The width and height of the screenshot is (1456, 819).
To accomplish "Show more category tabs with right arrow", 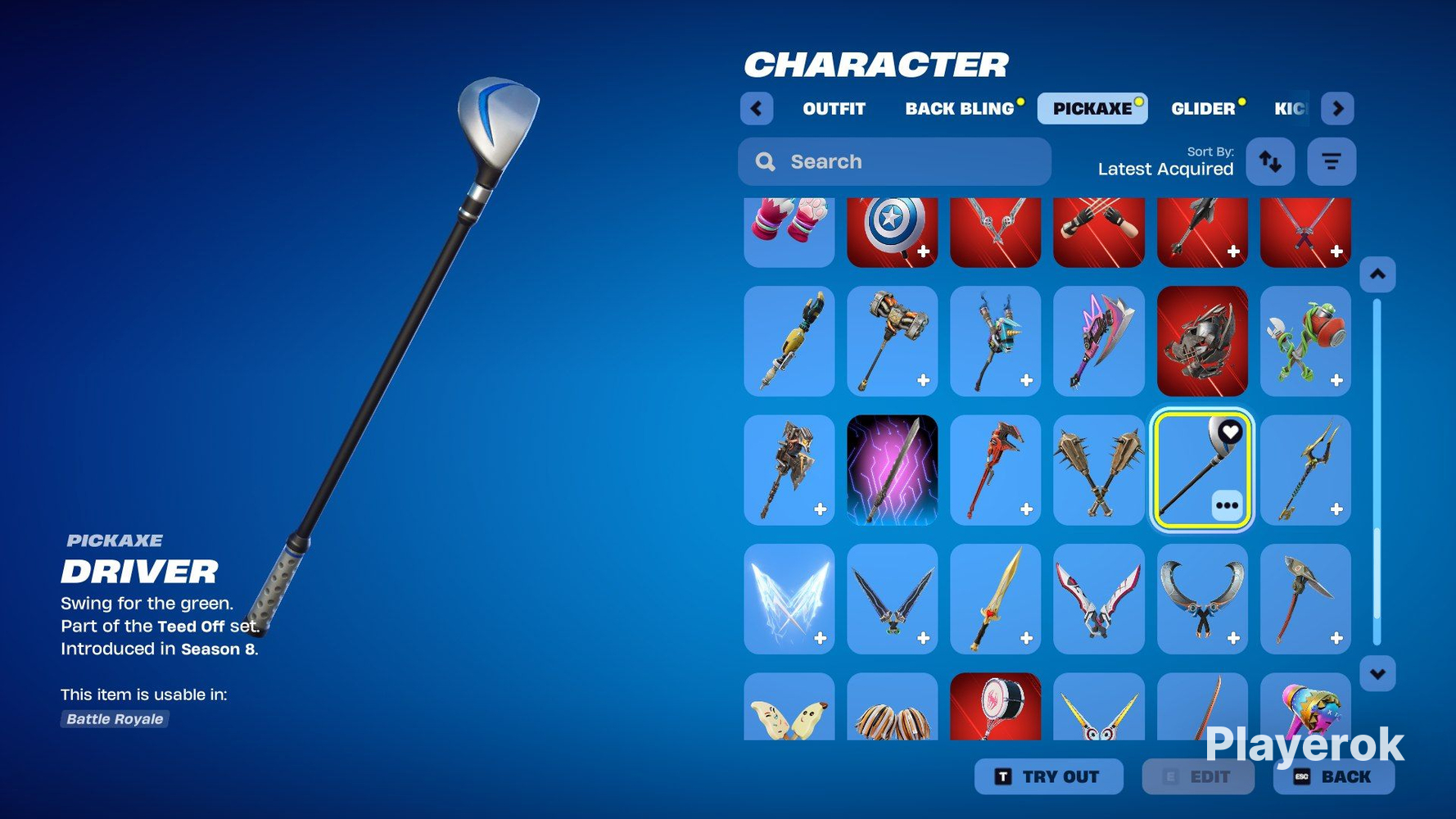I will tap(1337, 109).
